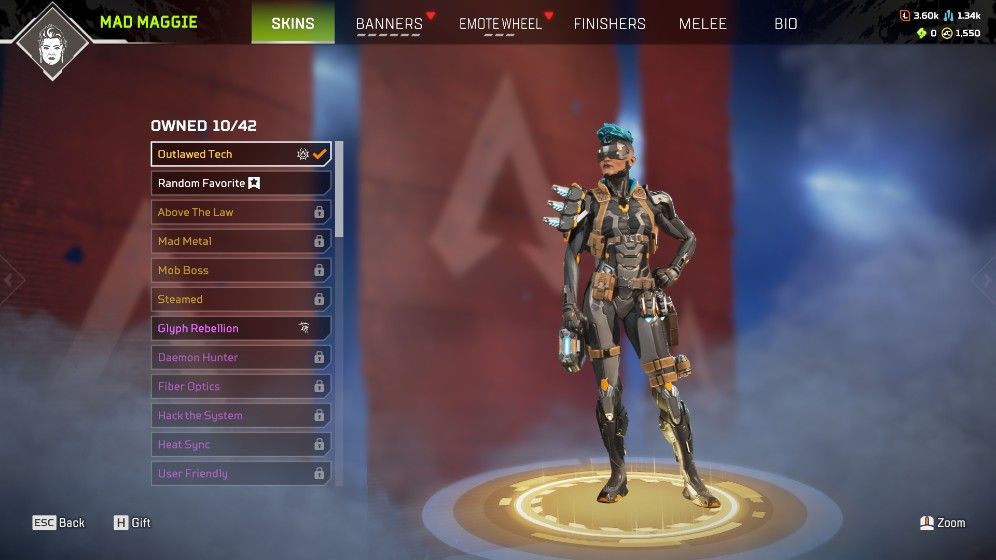
Task: Open the Banners tab
Action: [389, 24]
